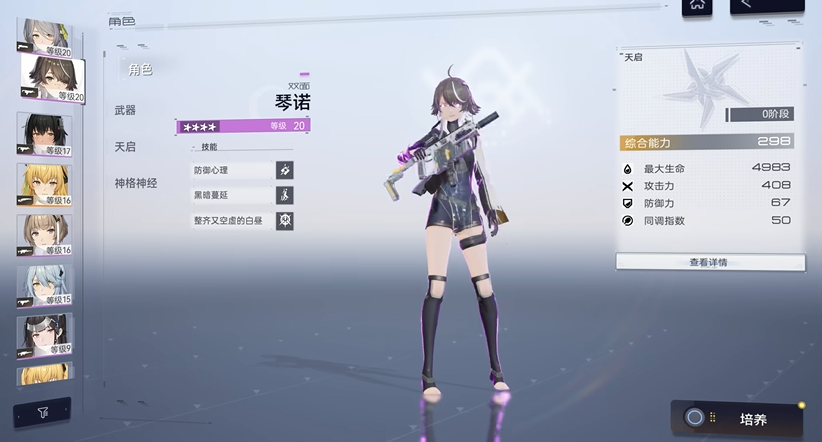Select the dark-haired level 17 character portrait
The image size is (822, 442).
44,134
